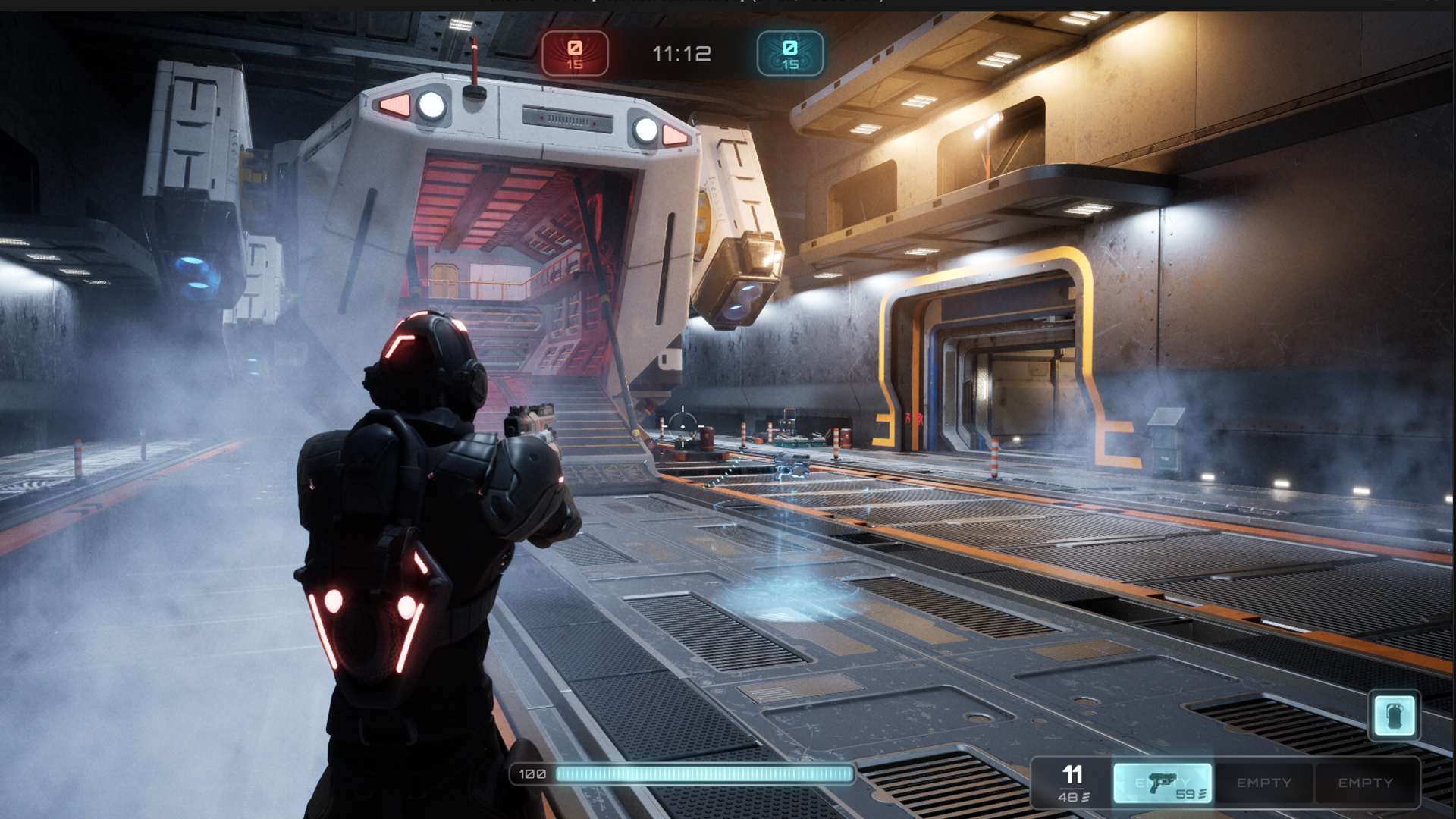1456x819 pixels.
Task: Click the ammo reserve icon beside the 48
Action: click(1086, 797)
